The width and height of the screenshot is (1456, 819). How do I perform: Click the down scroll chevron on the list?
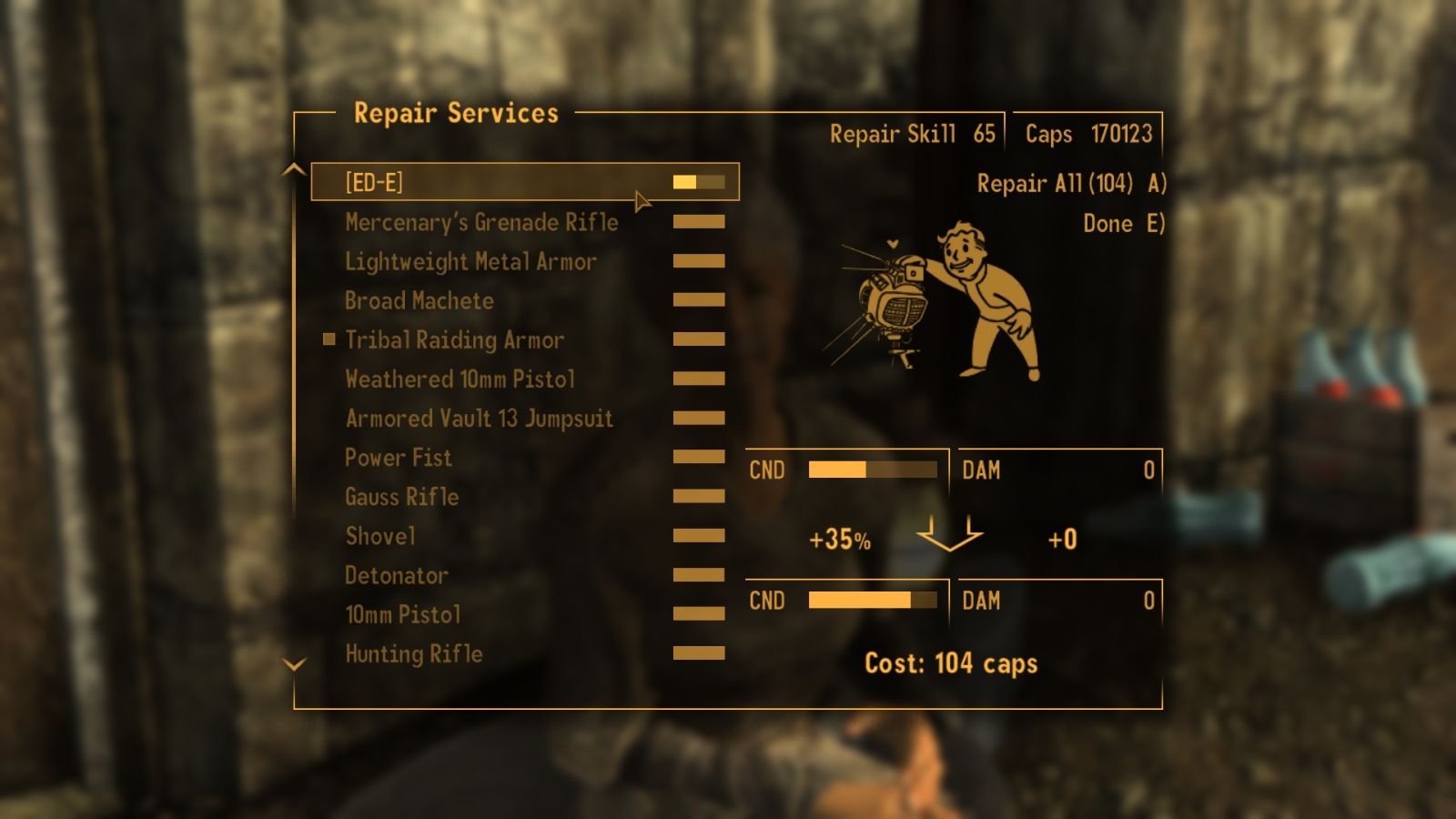pyautogui.click(x=293, y=665)
